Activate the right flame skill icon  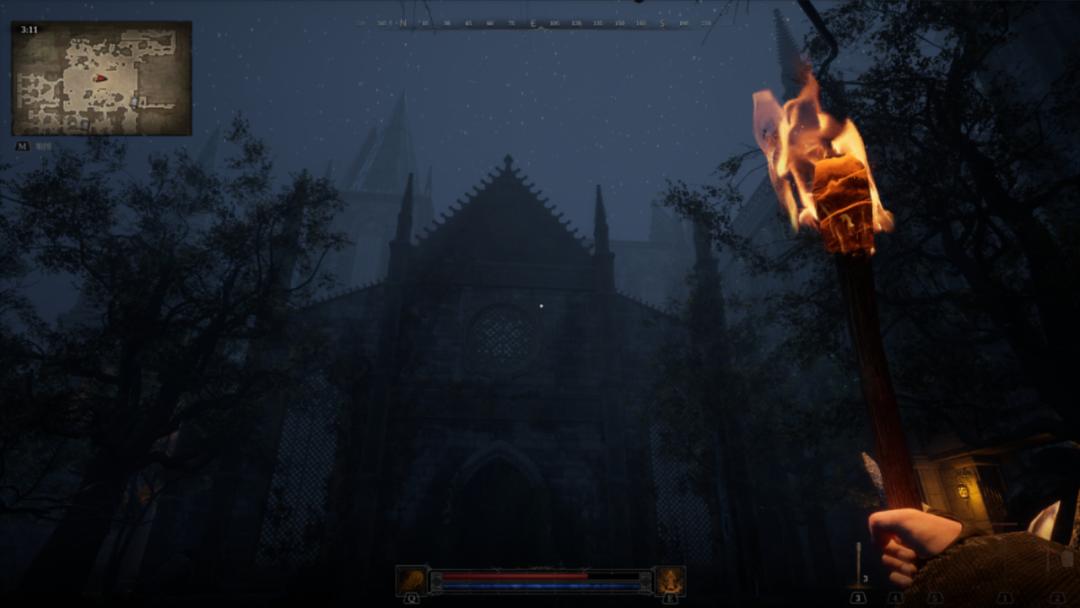(669, 580)
